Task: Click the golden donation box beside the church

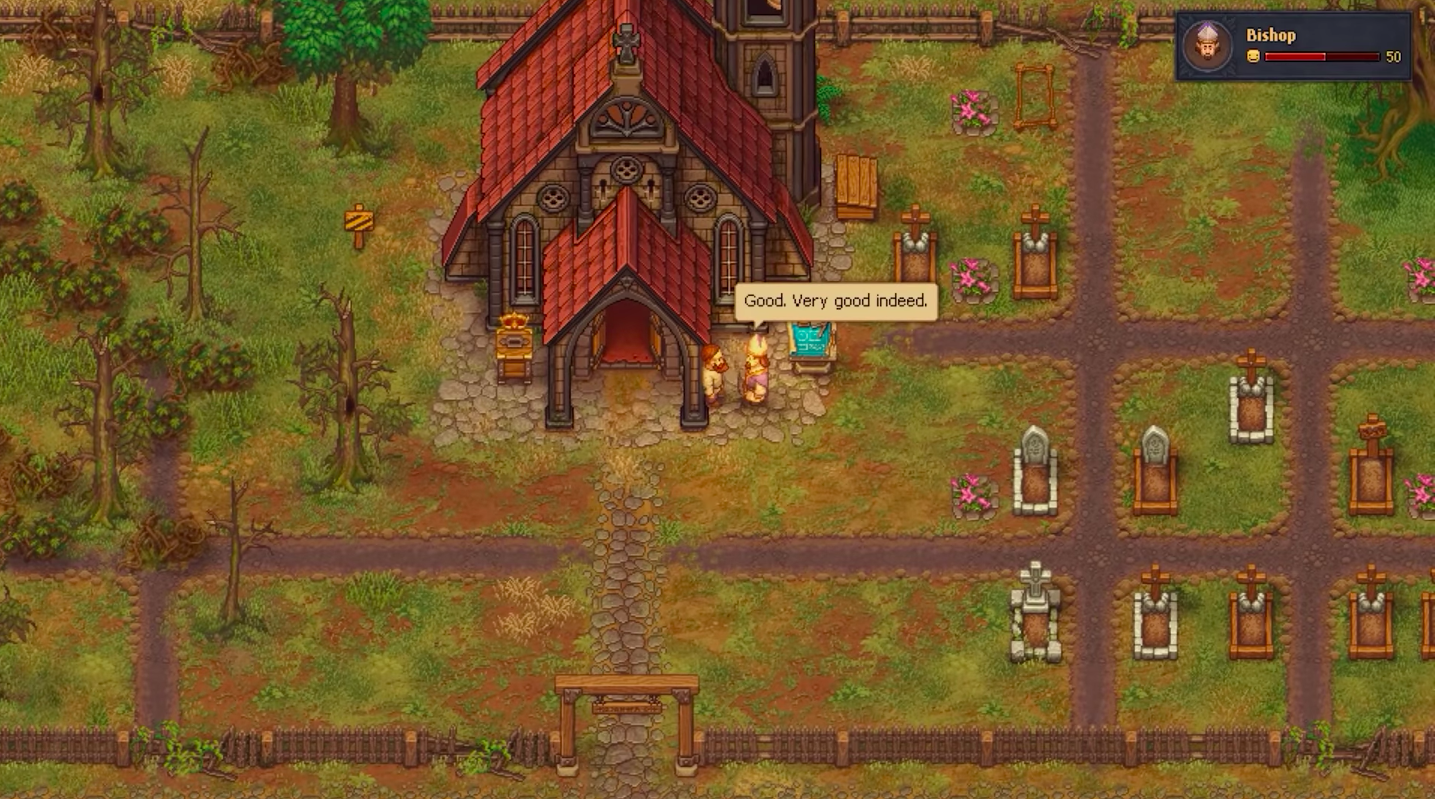Action: pyautogui.click(x=516, y=345)
